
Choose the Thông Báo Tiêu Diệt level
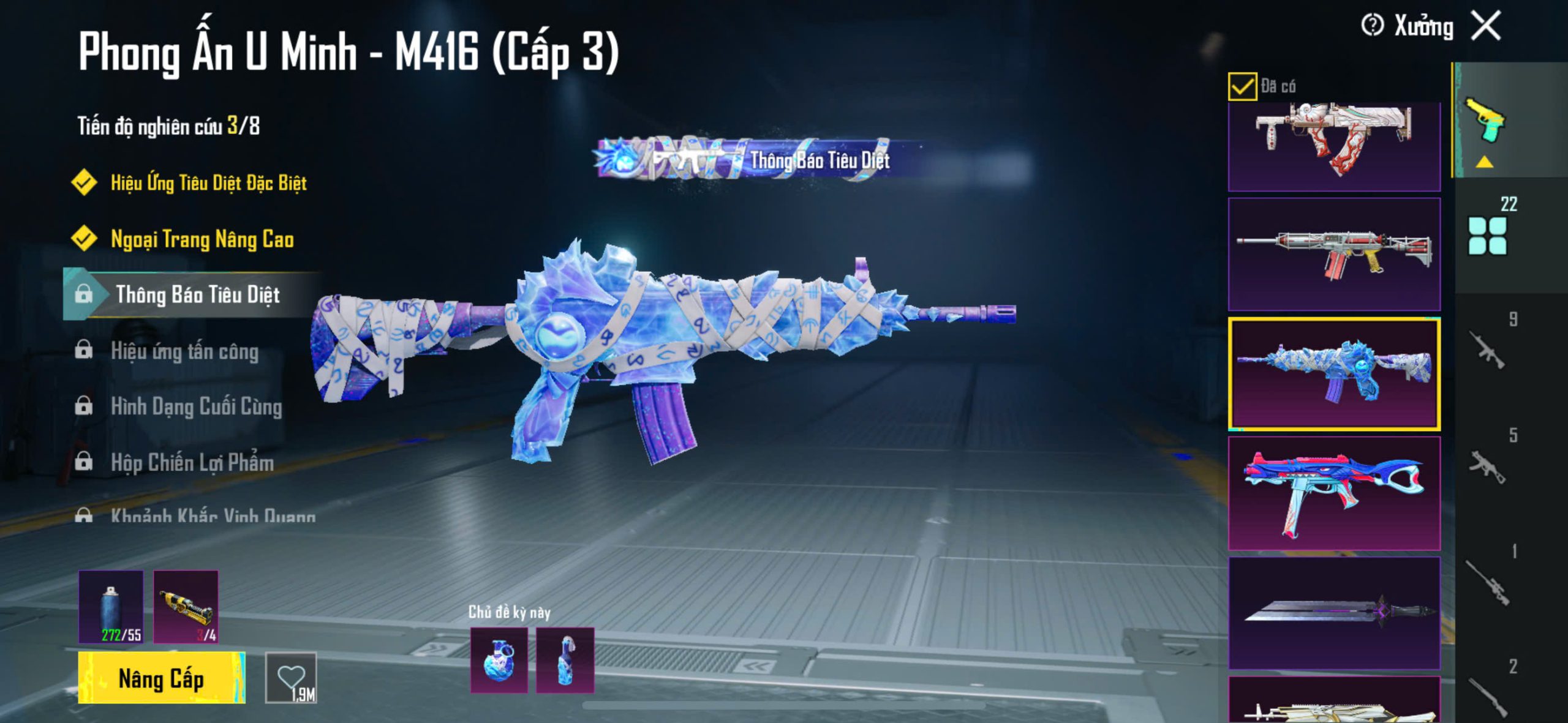coord(197,295)
